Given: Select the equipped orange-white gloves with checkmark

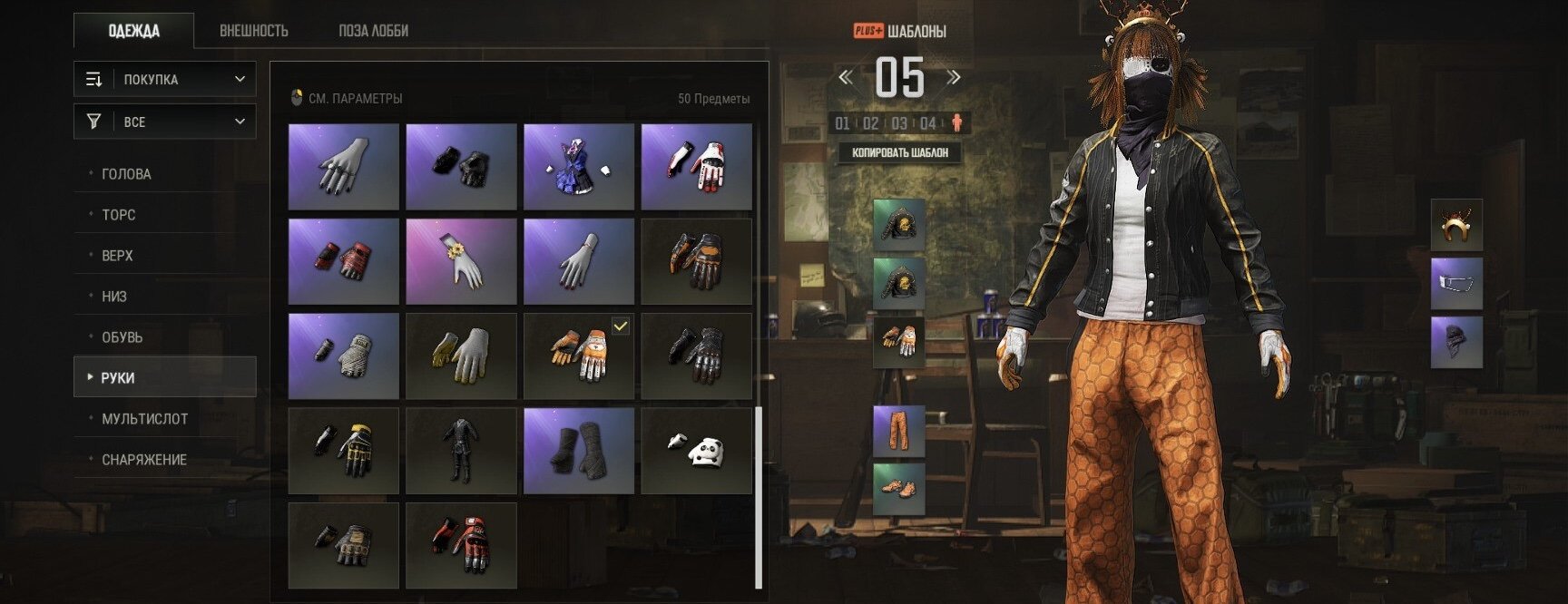Looking at the screenshot, I should point(579,356).
